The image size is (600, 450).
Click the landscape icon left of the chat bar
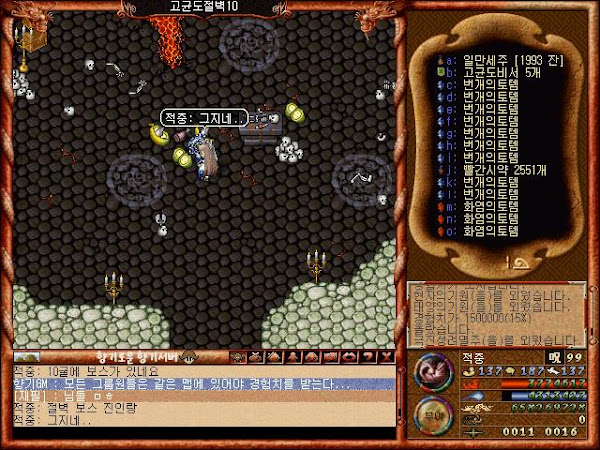coord(27,357)
